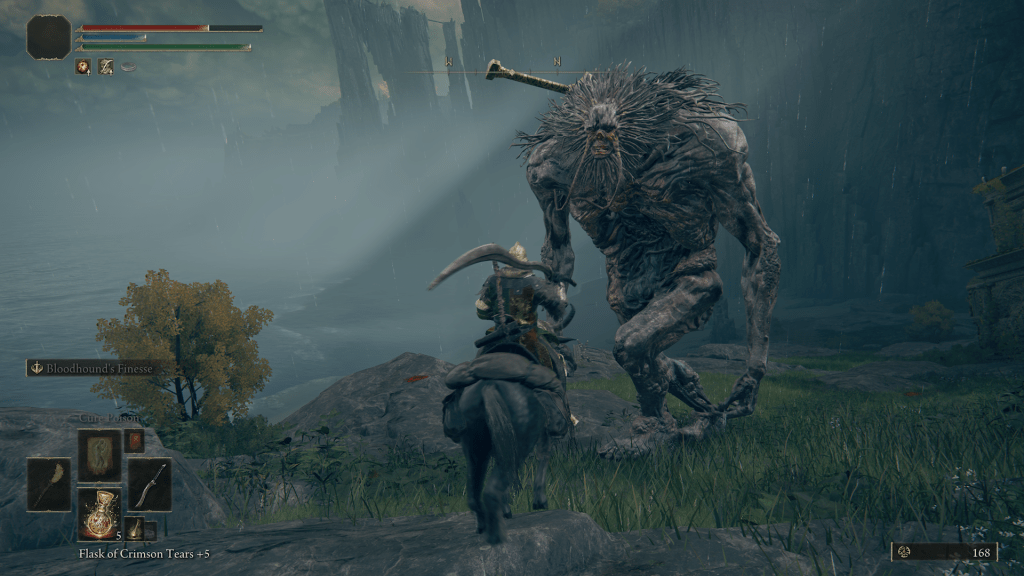The width and height of the screenshot is (1024, 576).
Task: Inspect the orange orb buff status icon
Action: 83,67
